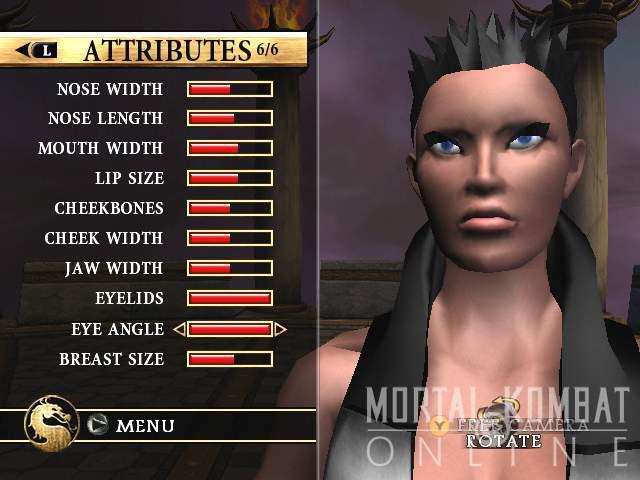Increase Eye Angle with right arrow
The width and height of the screenshot is (640, 480).
click(x=281, y=329)
